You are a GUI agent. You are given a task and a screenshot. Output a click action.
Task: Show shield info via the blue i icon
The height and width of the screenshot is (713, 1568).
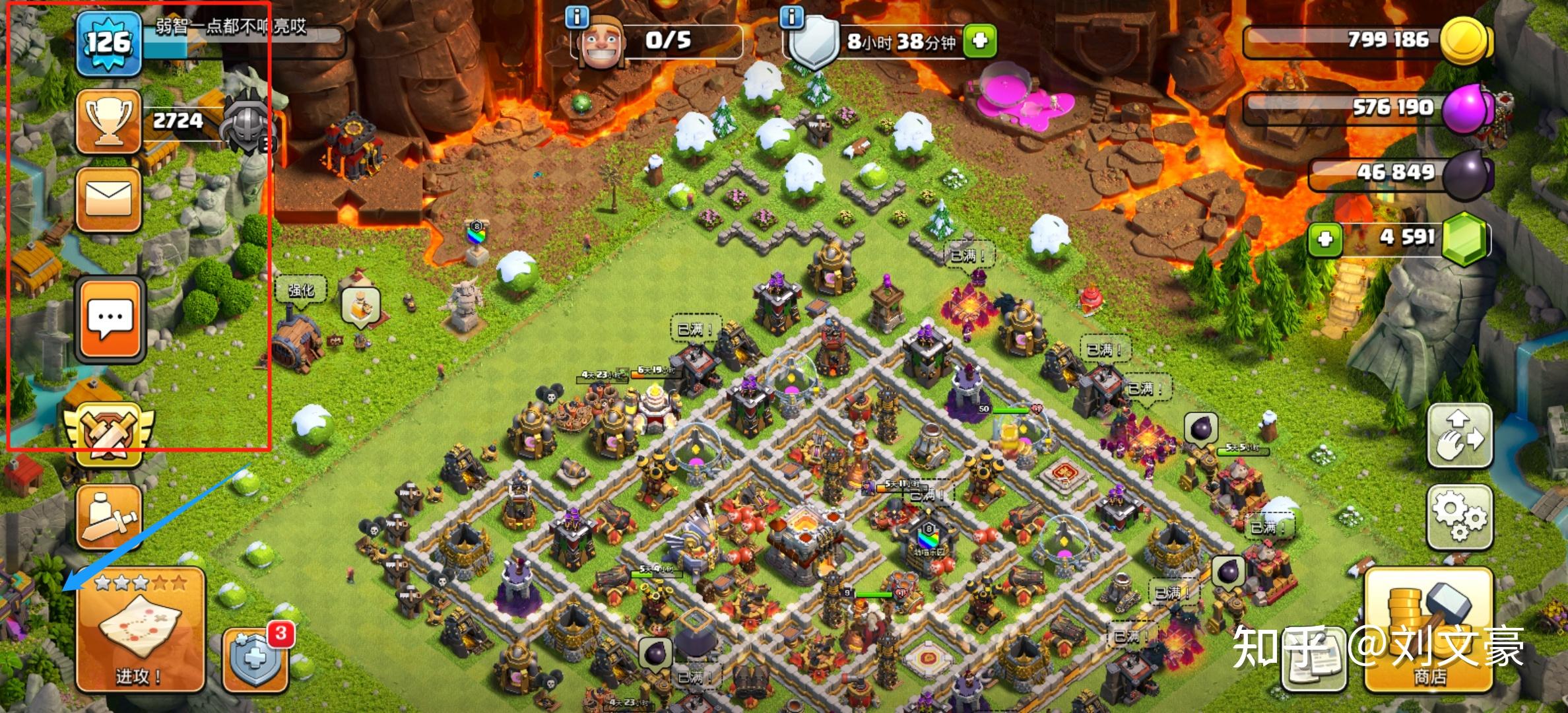[x=791, y=17]
